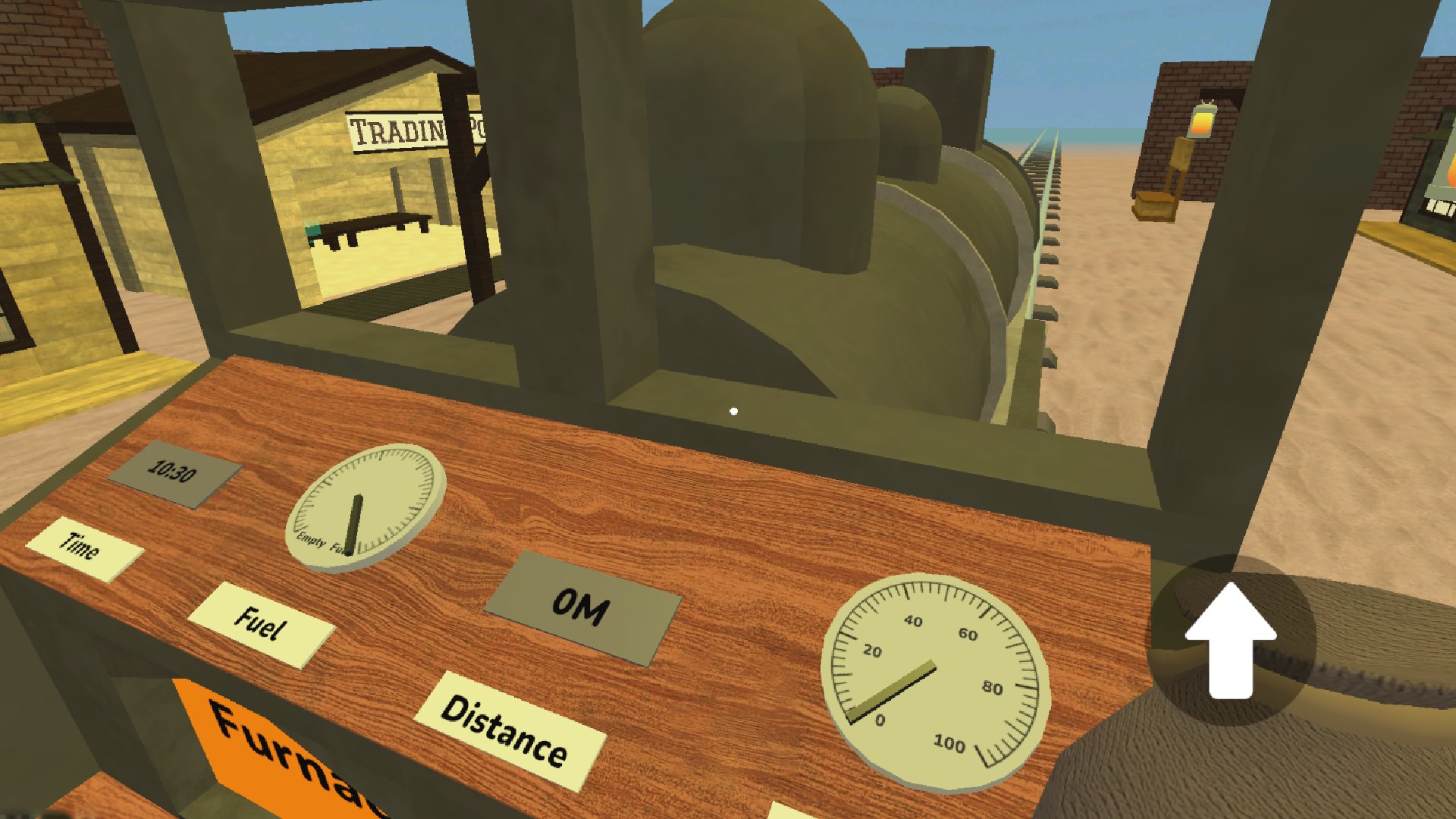
Task: Click the 100 mark on the speedometer
Action: (948, 743)
